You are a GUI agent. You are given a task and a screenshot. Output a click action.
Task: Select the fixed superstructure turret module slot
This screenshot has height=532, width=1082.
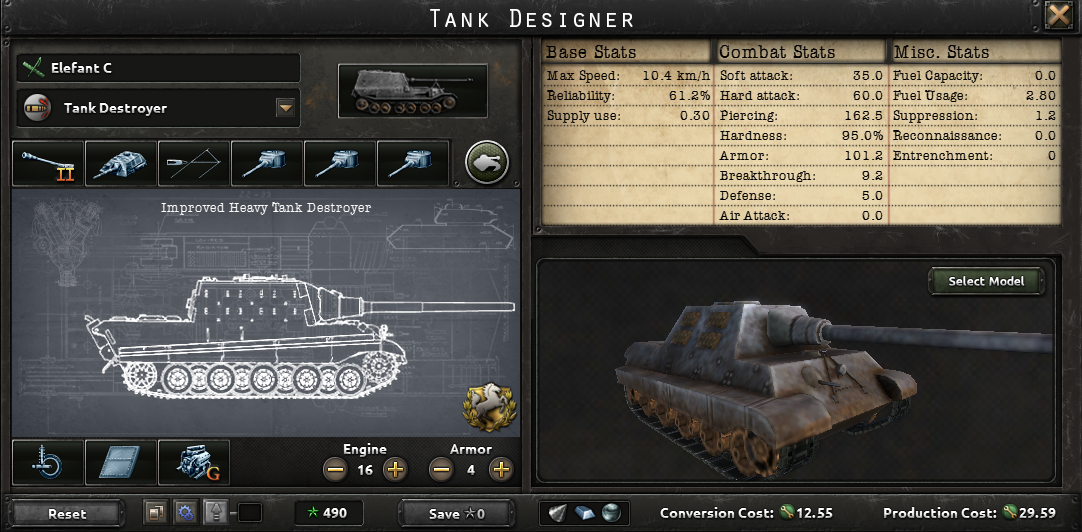tap(120, 163)
